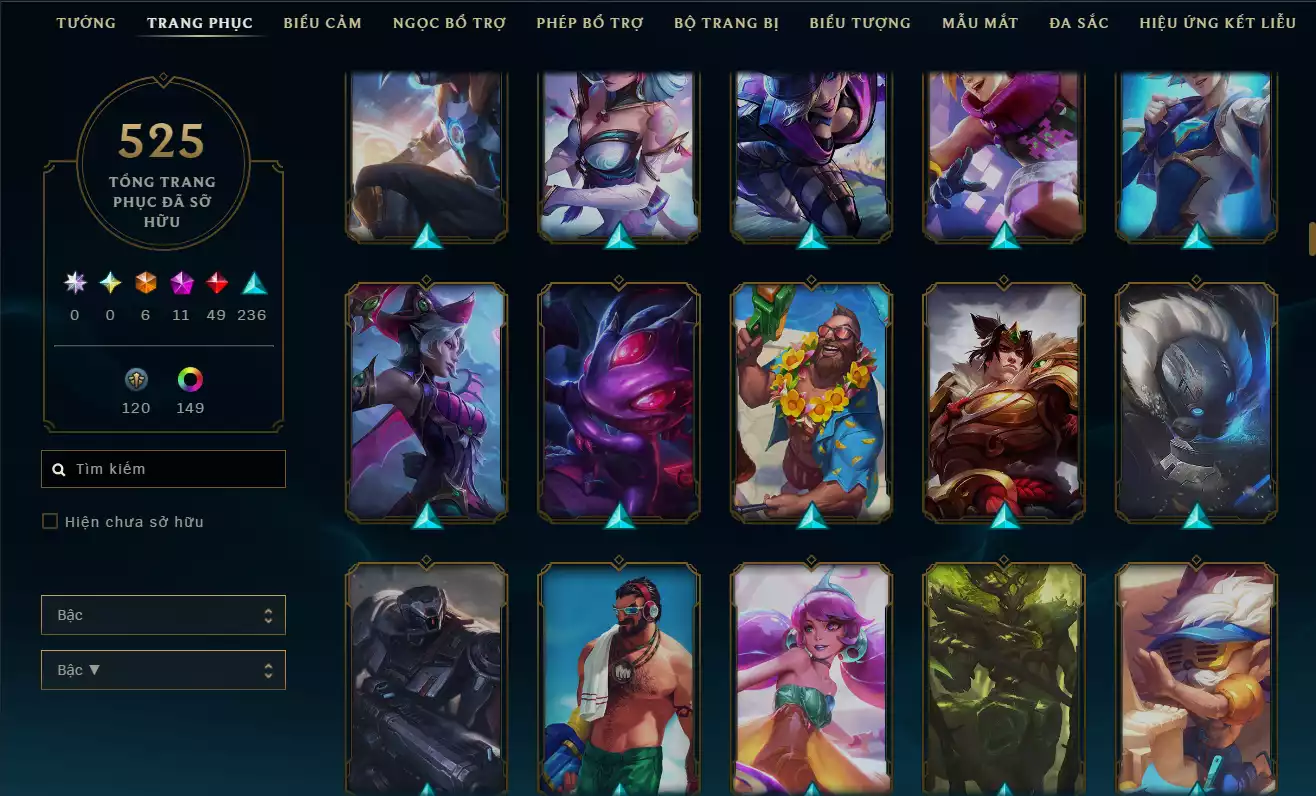This screenshot has width=1316, height=796.
Task: Open the MẪU MẮT tab
Action: pyautogui.click(x=979, y=22)
